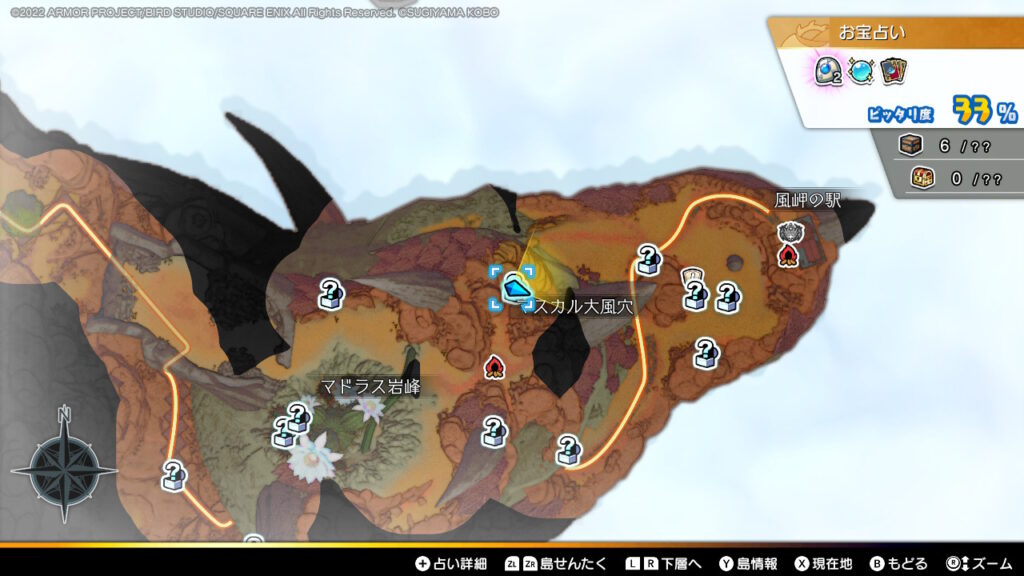Select the treasure marker beside the compass

(174, 475)
